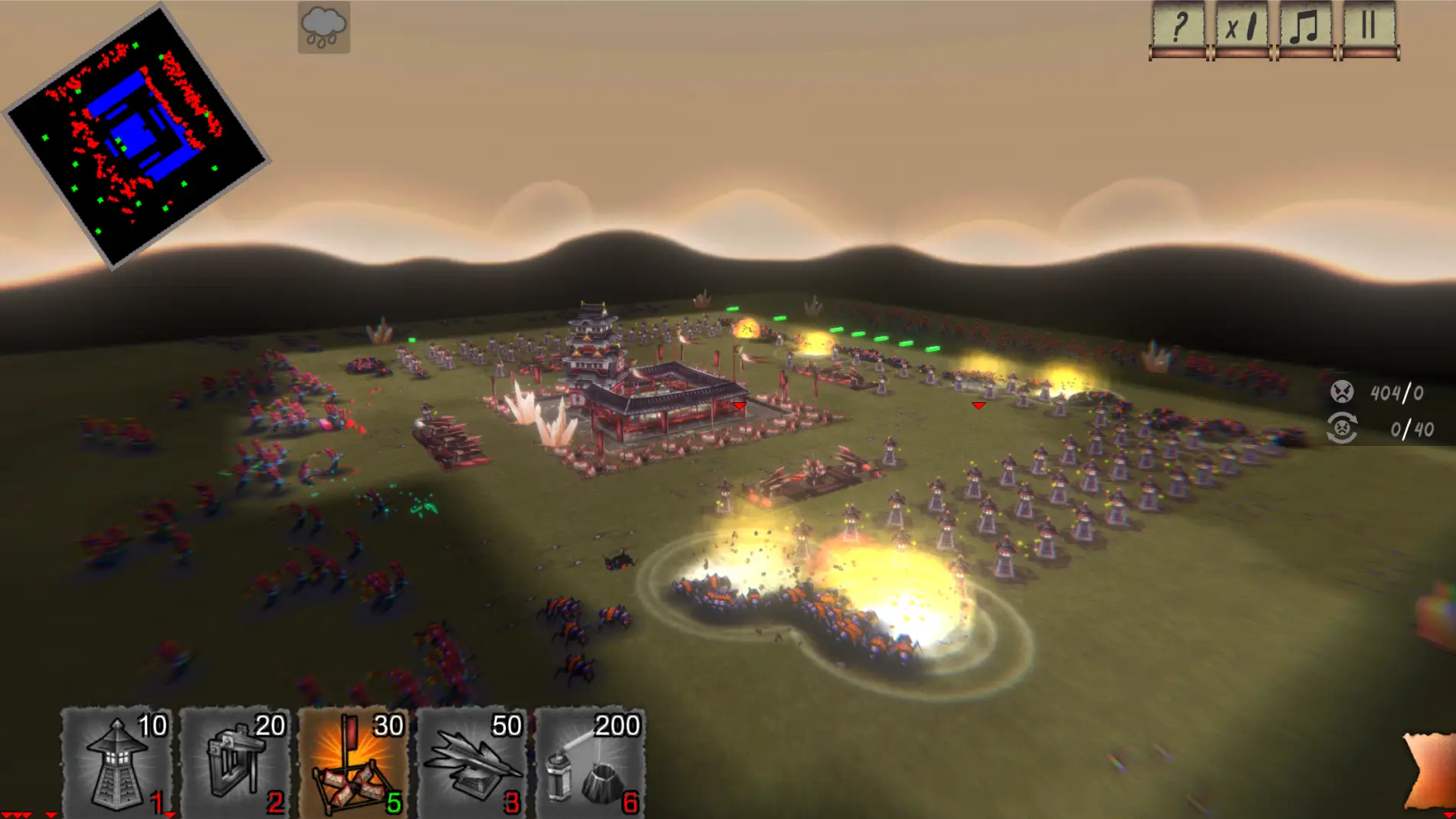Change the game speed x1 button

(1241, 28)
